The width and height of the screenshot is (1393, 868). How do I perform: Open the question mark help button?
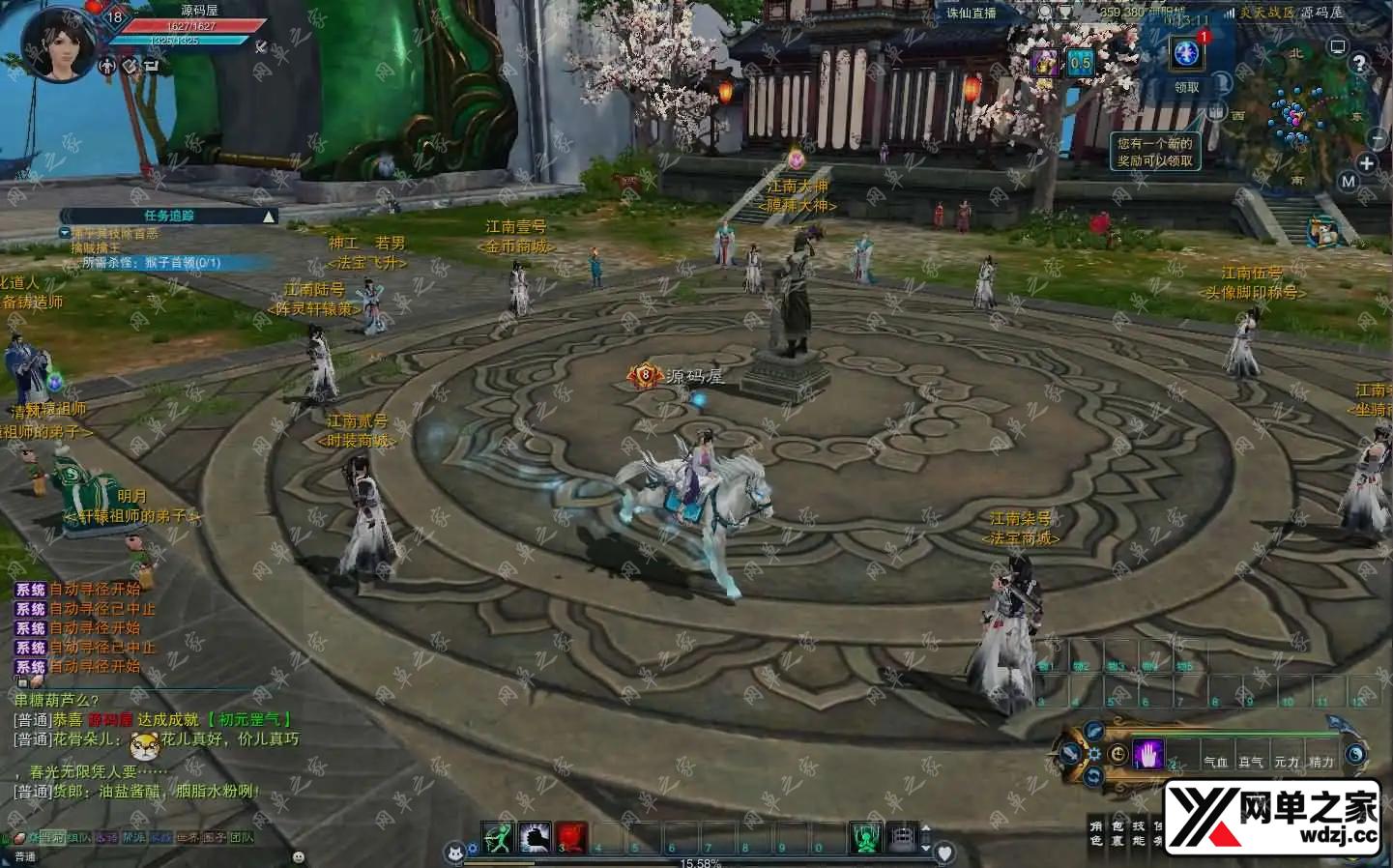pos(1359,64)
